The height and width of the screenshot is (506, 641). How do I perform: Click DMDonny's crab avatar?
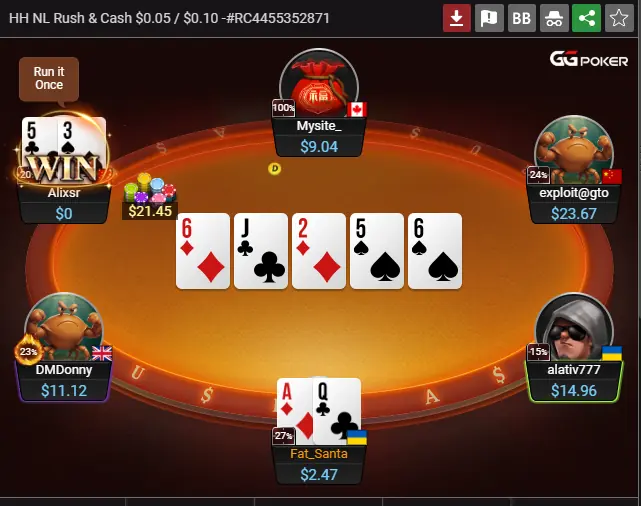[65, 326]
